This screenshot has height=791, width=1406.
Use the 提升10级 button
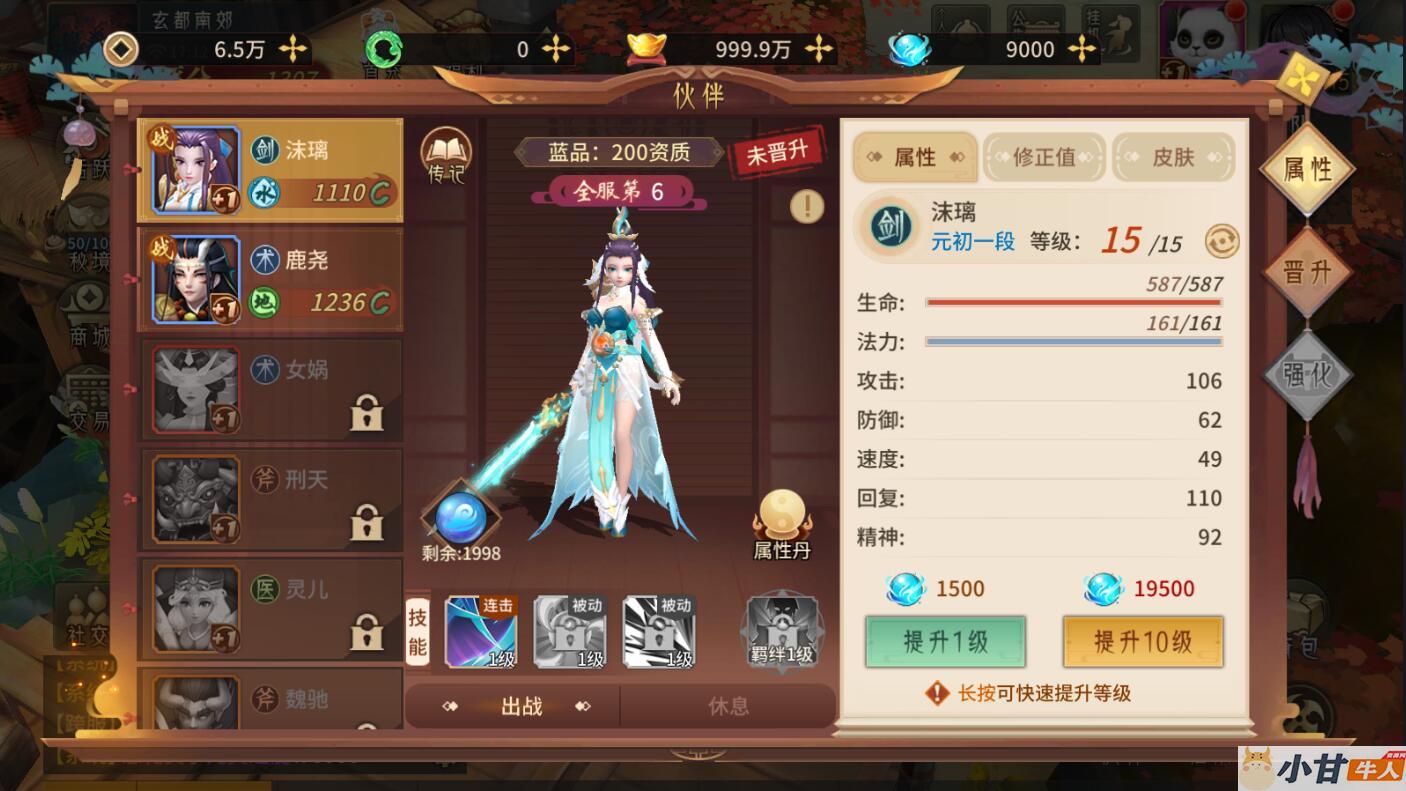pos(1142,641)
